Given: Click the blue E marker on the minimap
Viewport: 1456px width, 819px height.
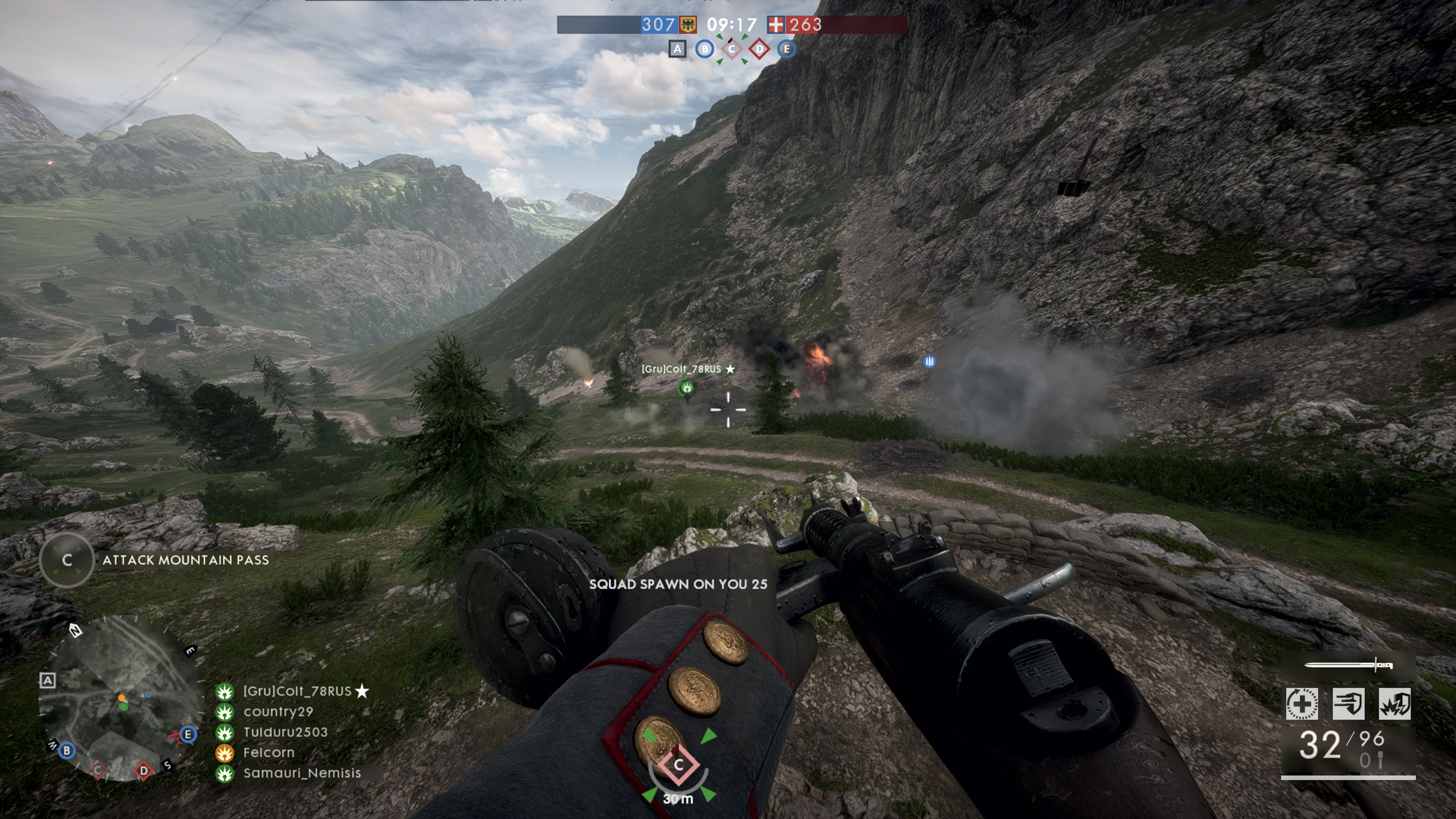Looking at the screenshot, I should pyautogui.click(x=188, y=734).
